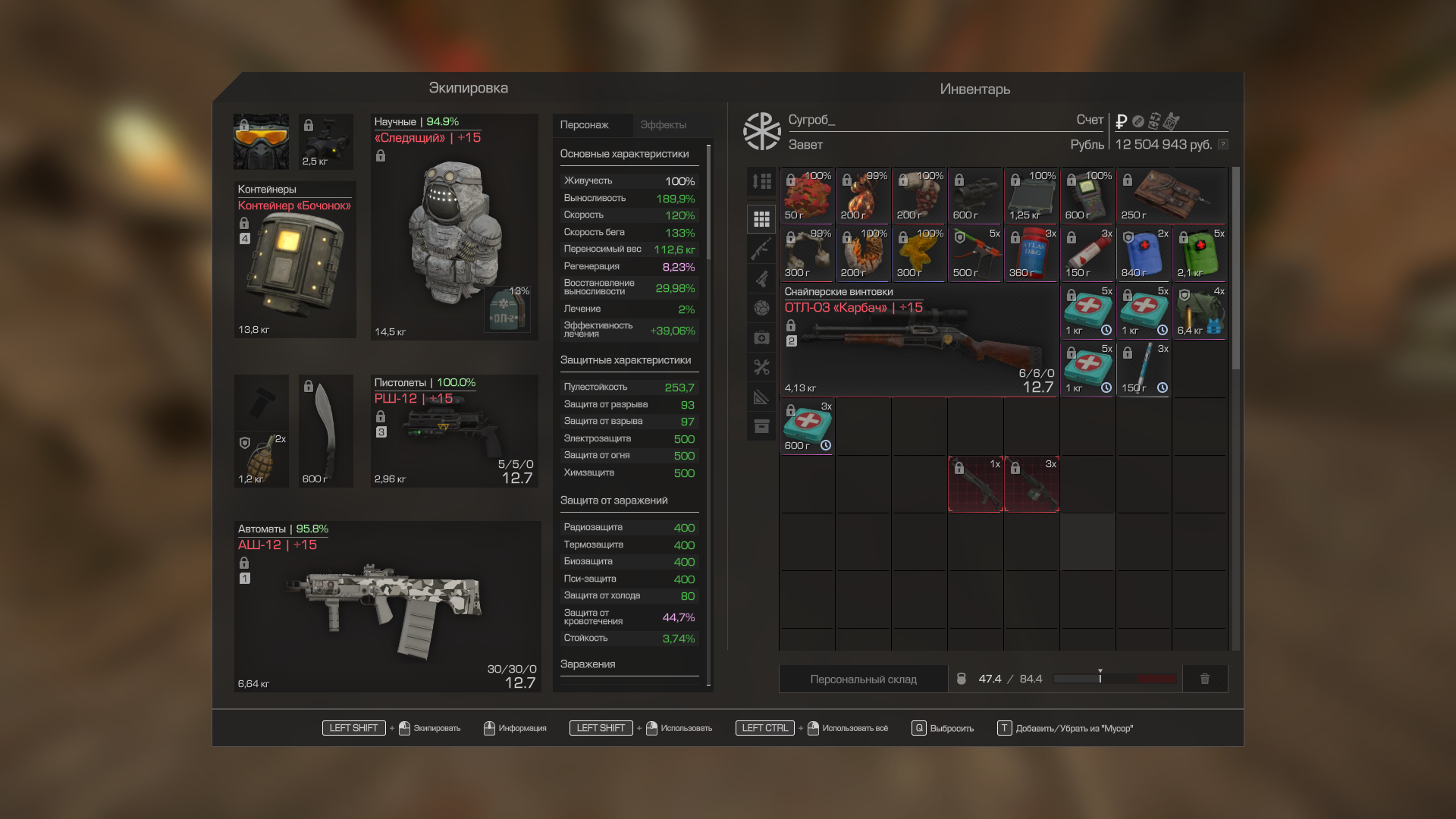The height and width of the screenshot is (819, 1456).
Task: Choose the ОТЛ-03 «Карбач» sniper rifle
Action: point(918,340)
